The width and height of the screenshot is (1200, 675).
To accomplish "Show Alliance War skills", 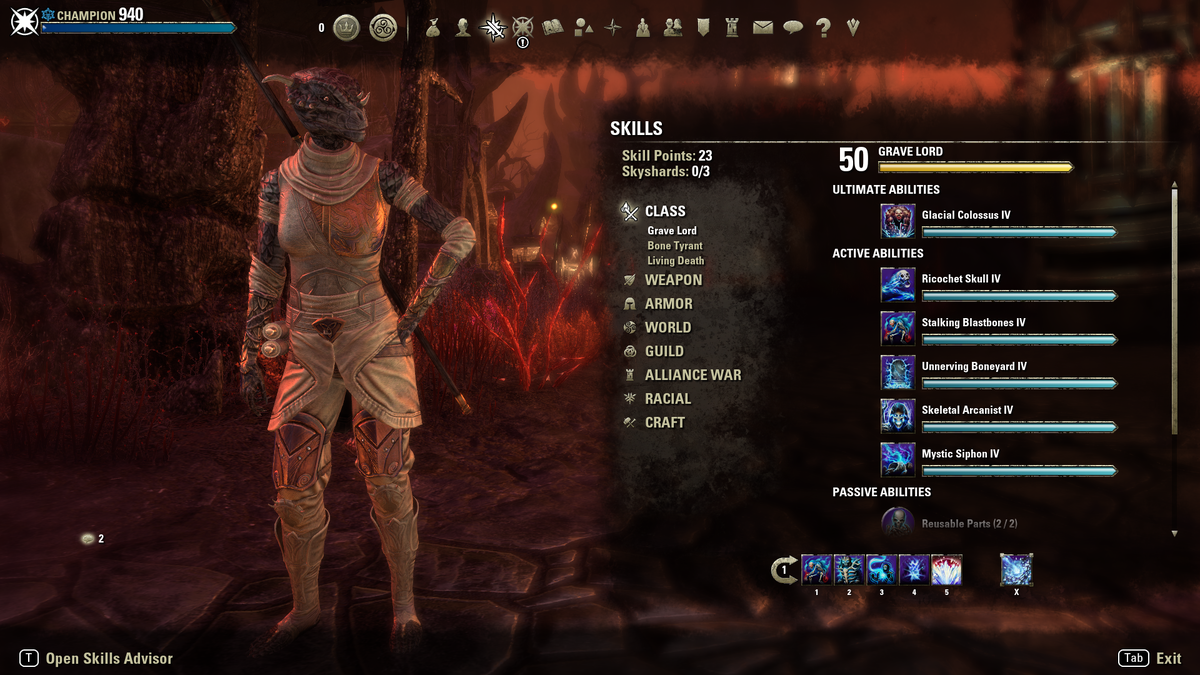I will 692,375.
